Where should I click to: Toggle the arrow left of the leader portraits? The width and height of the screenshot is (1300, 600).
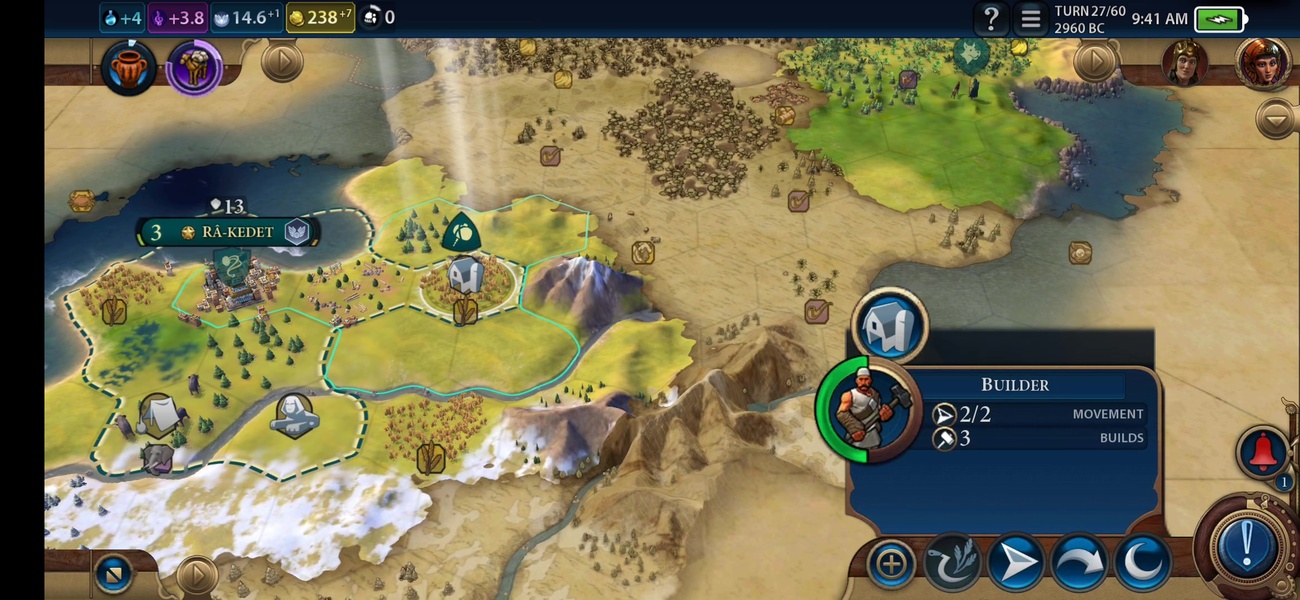coord(1095,63)
